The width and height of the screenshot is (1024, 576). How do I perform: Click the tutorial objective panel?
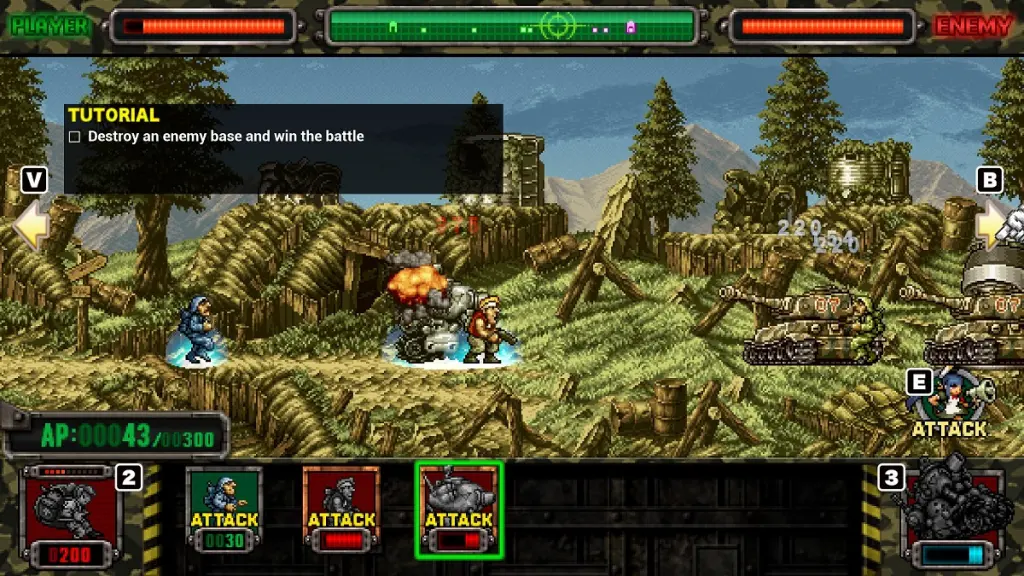(284, 148)
